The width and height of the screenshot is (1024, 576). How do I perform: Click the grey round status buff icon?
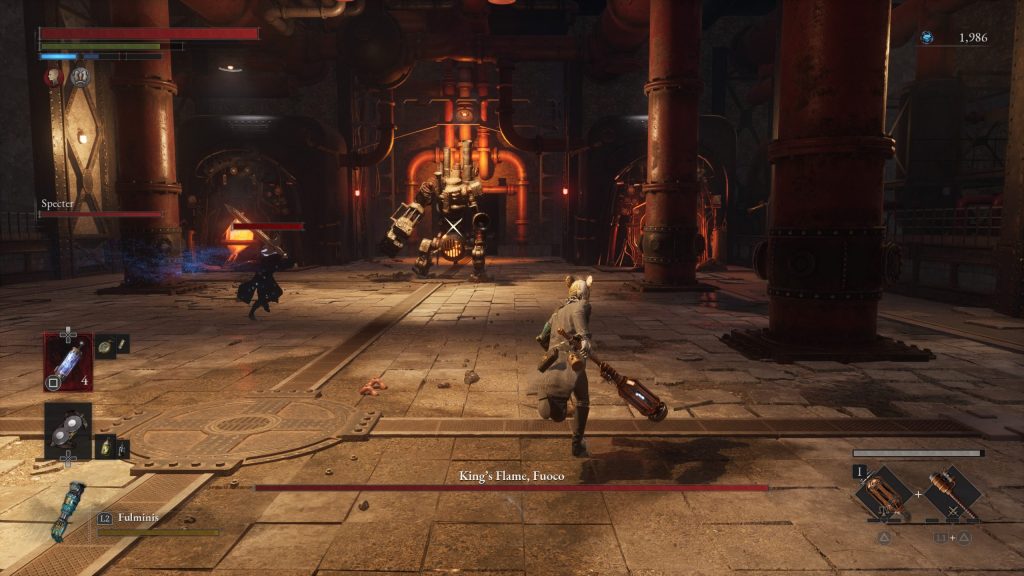[80, 76]
